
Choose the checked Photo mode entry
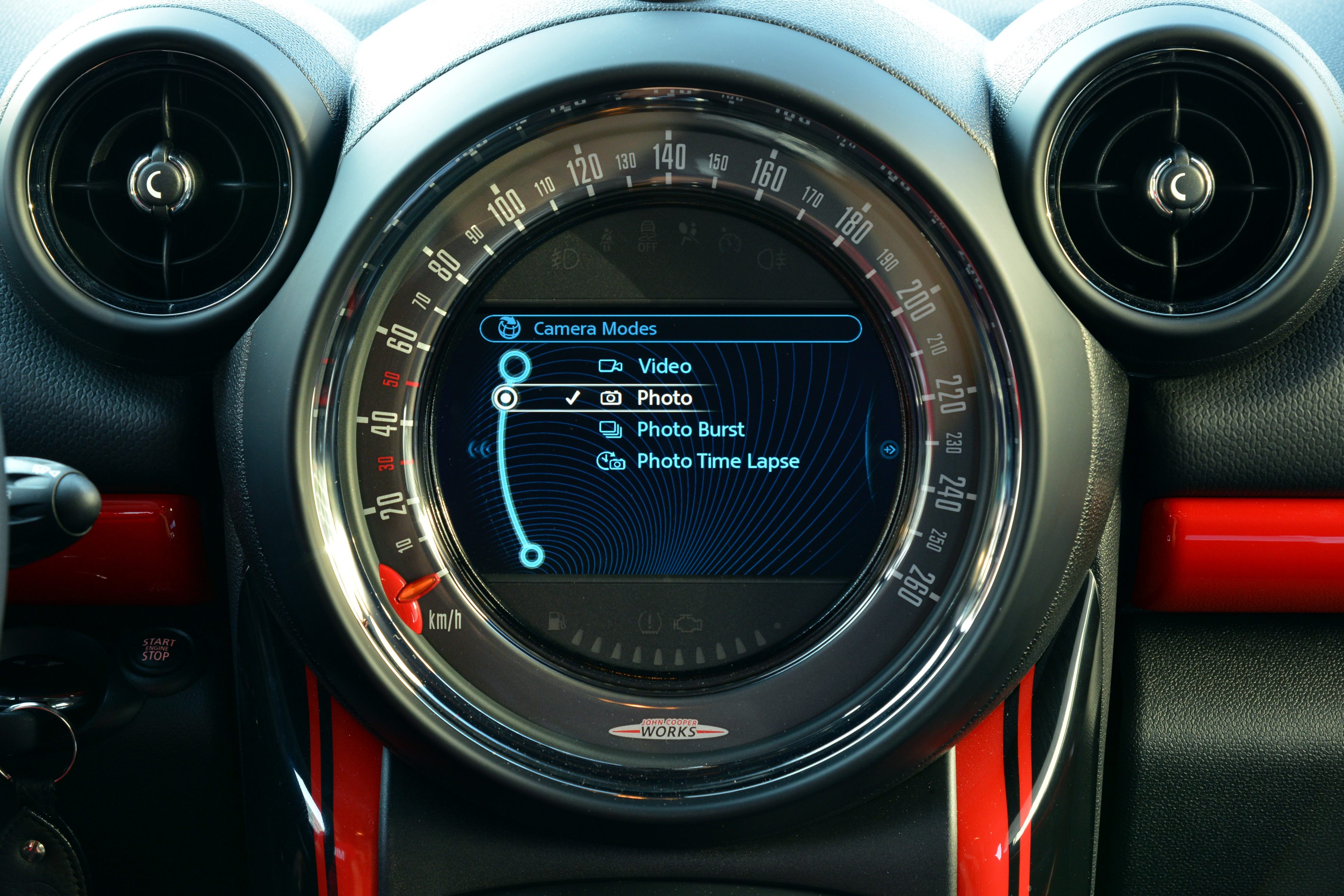(x=663, y=398)
